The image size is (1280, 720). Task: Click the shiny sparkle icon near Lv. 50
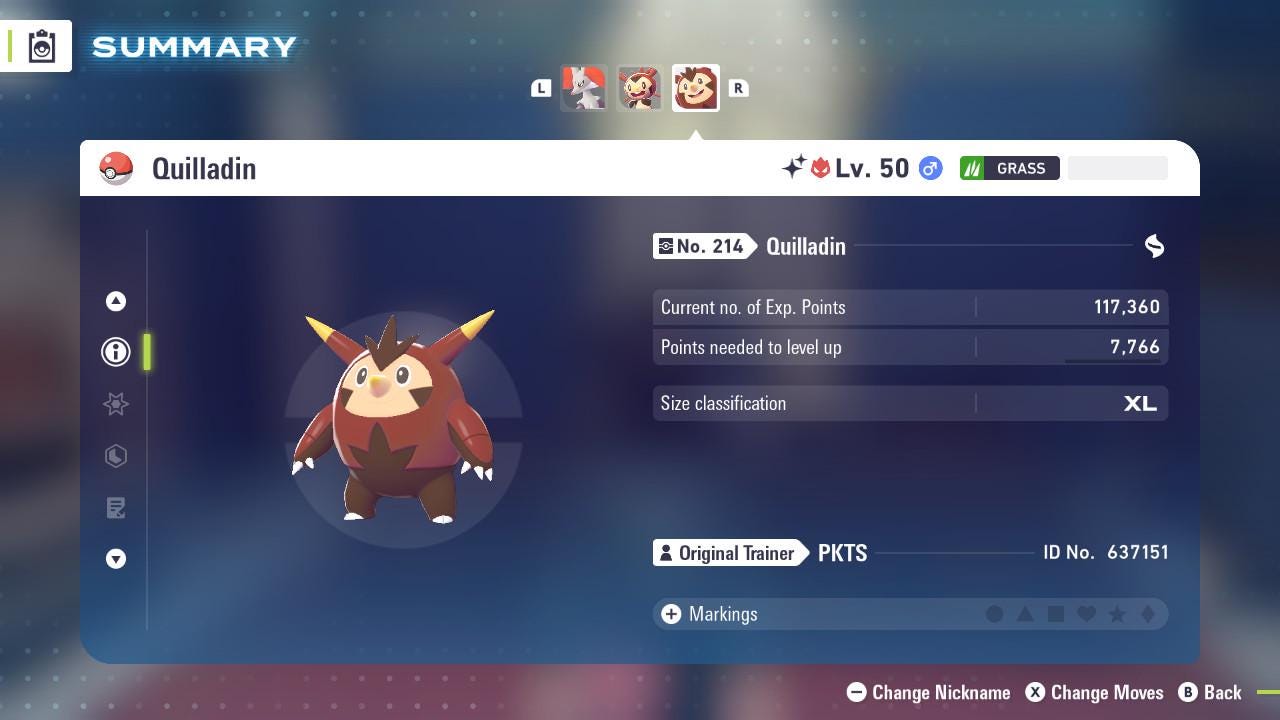[x=790, y=166]
